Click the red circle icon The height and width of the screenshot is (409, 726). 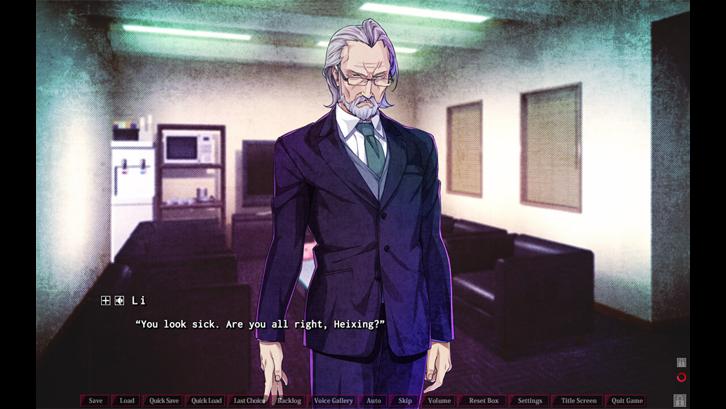[681, 377]
